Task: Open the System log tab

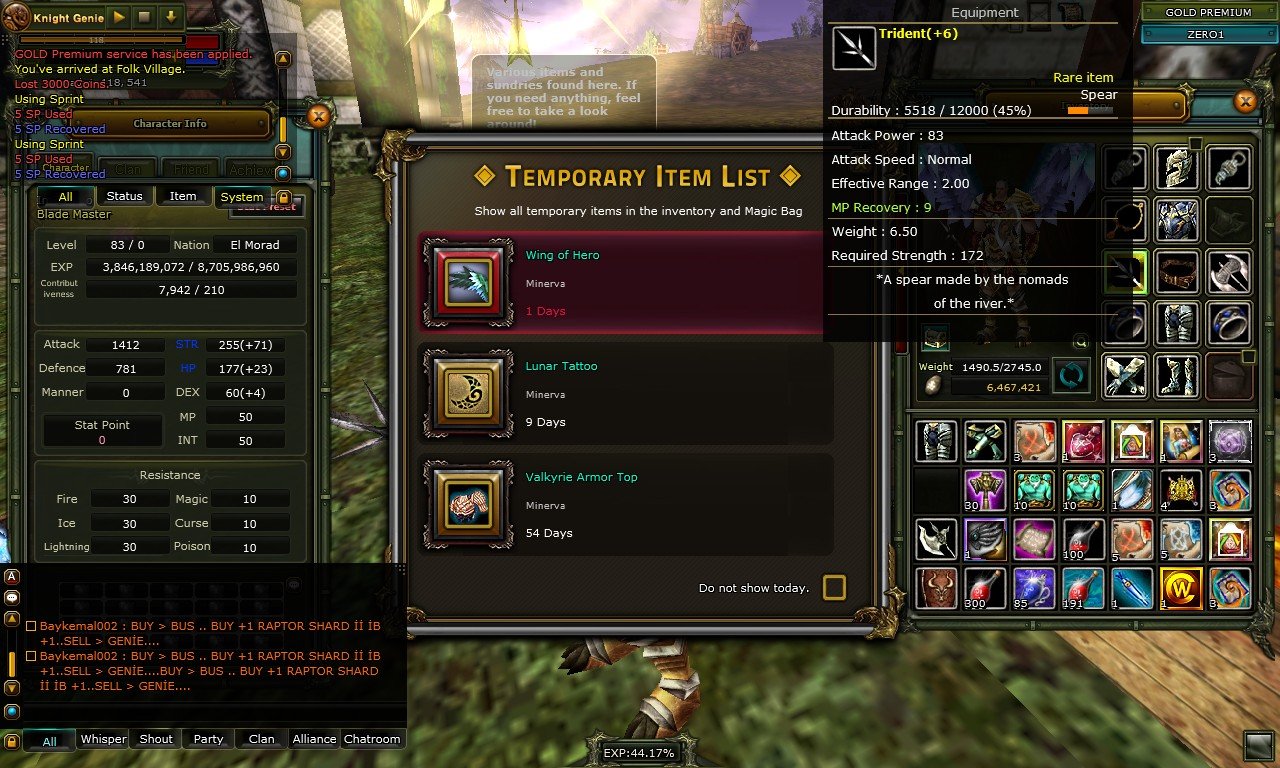Action: tap(241, 196)
